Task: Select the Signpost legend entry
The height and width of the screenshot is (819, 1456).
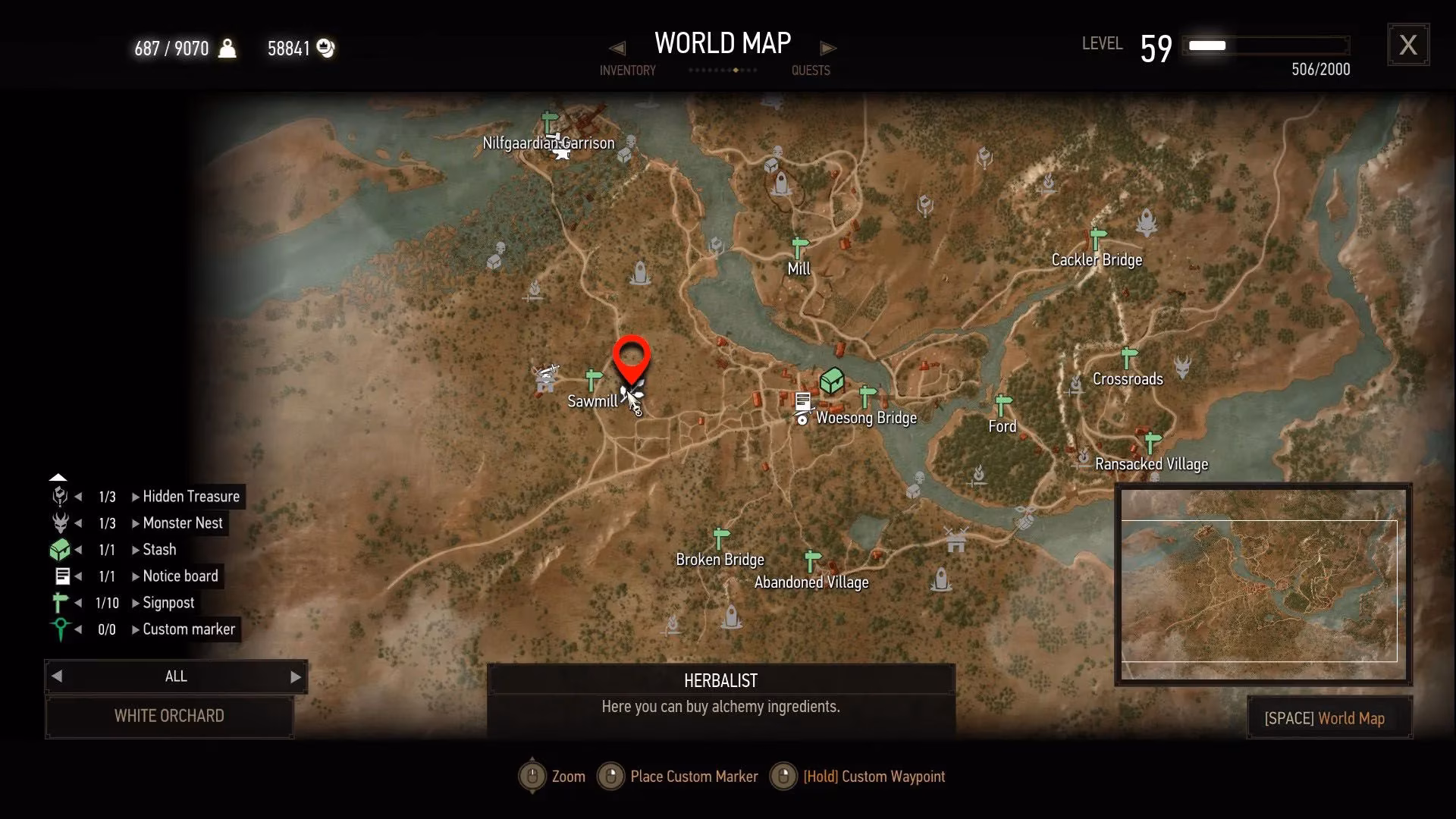Action: (168, 603)
